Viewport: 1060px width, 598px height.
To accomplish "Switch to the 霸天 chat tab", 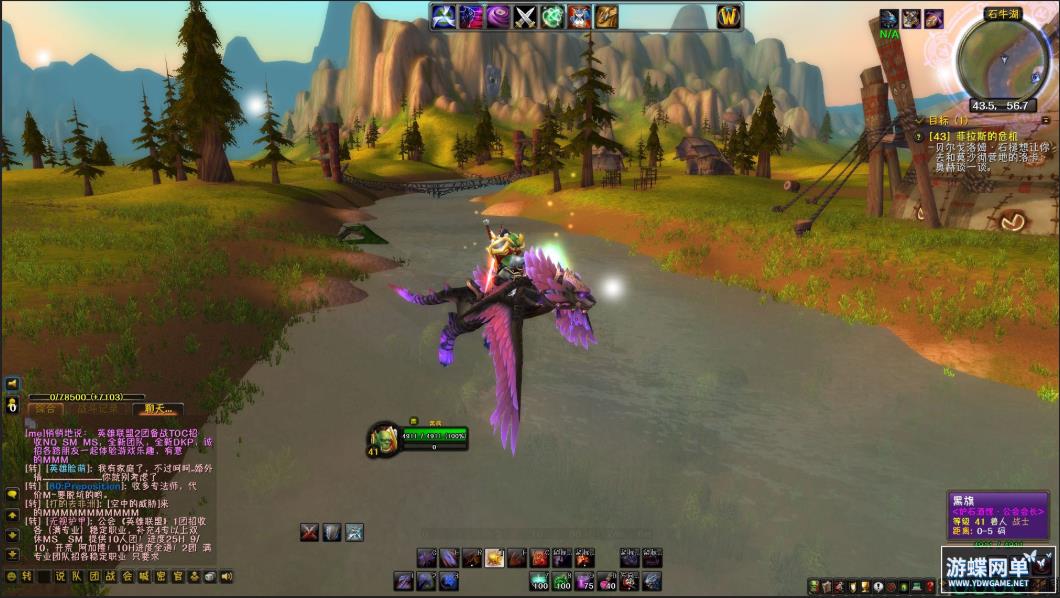I will (x=158, y=409).
